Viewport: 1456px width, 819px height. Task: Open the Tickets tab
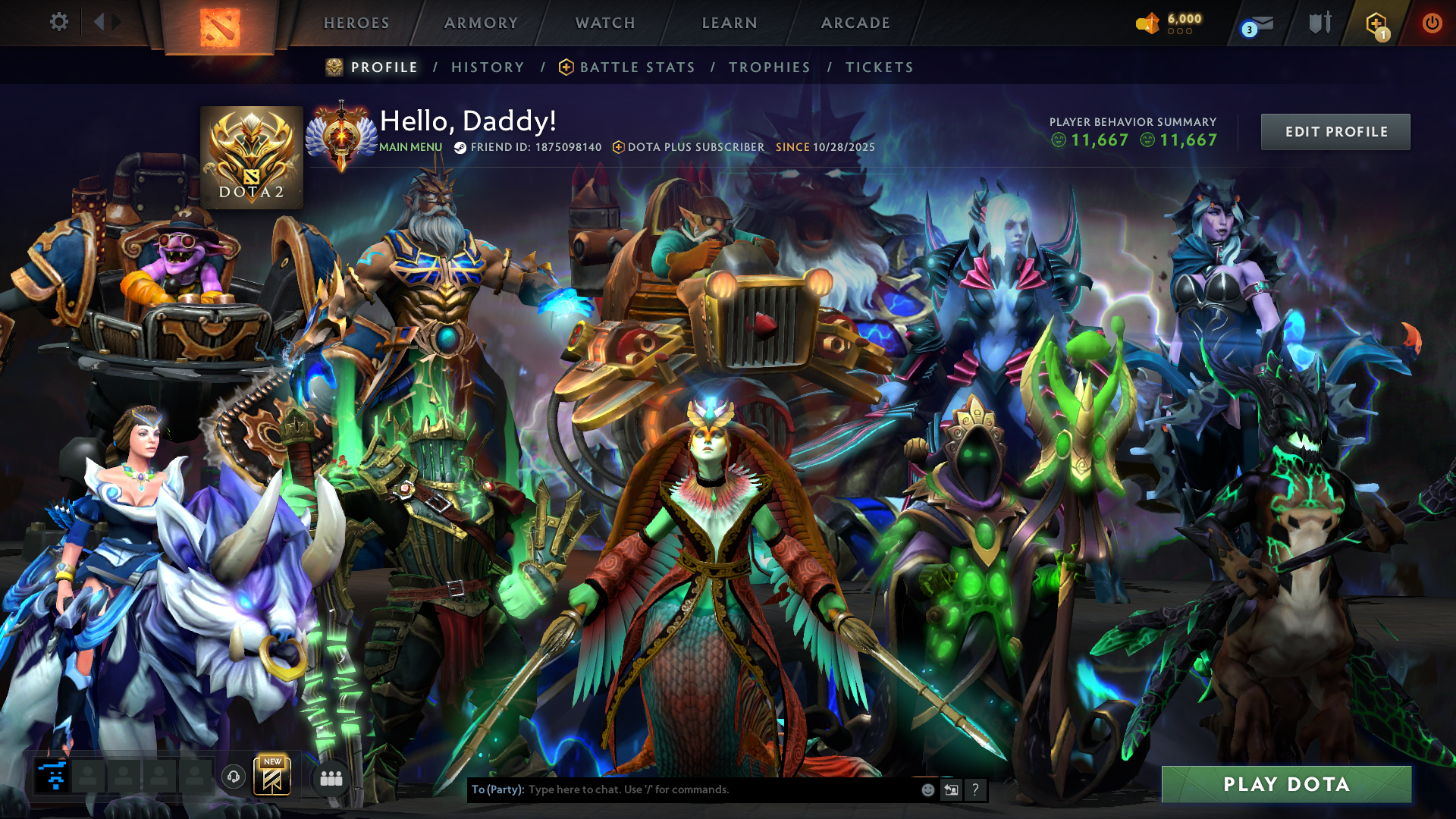(x=880, y=67)
